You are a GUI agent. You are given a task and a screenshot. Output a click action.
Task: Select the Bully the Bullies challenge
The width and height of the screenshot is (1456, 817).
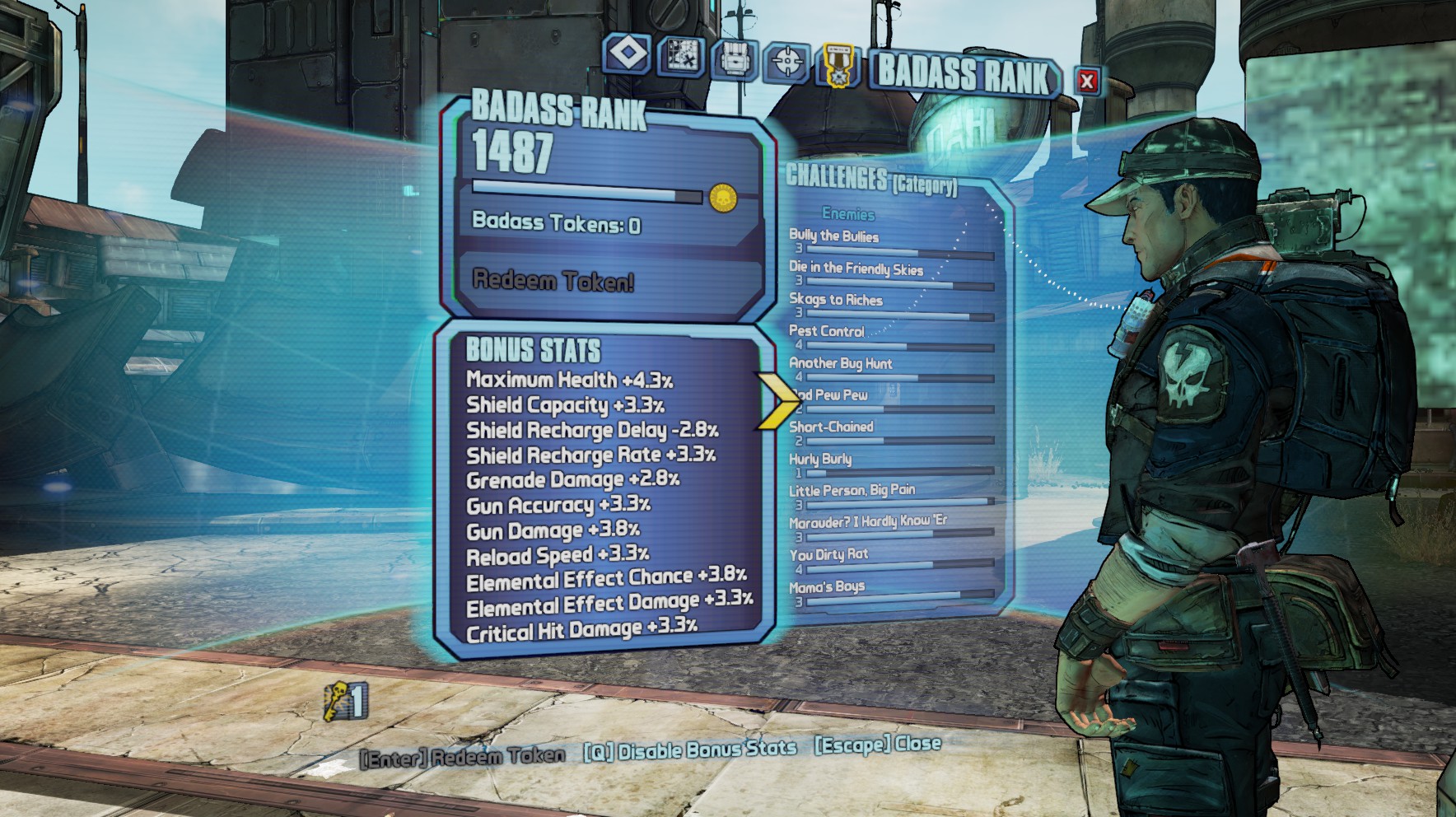pos(833,236)
